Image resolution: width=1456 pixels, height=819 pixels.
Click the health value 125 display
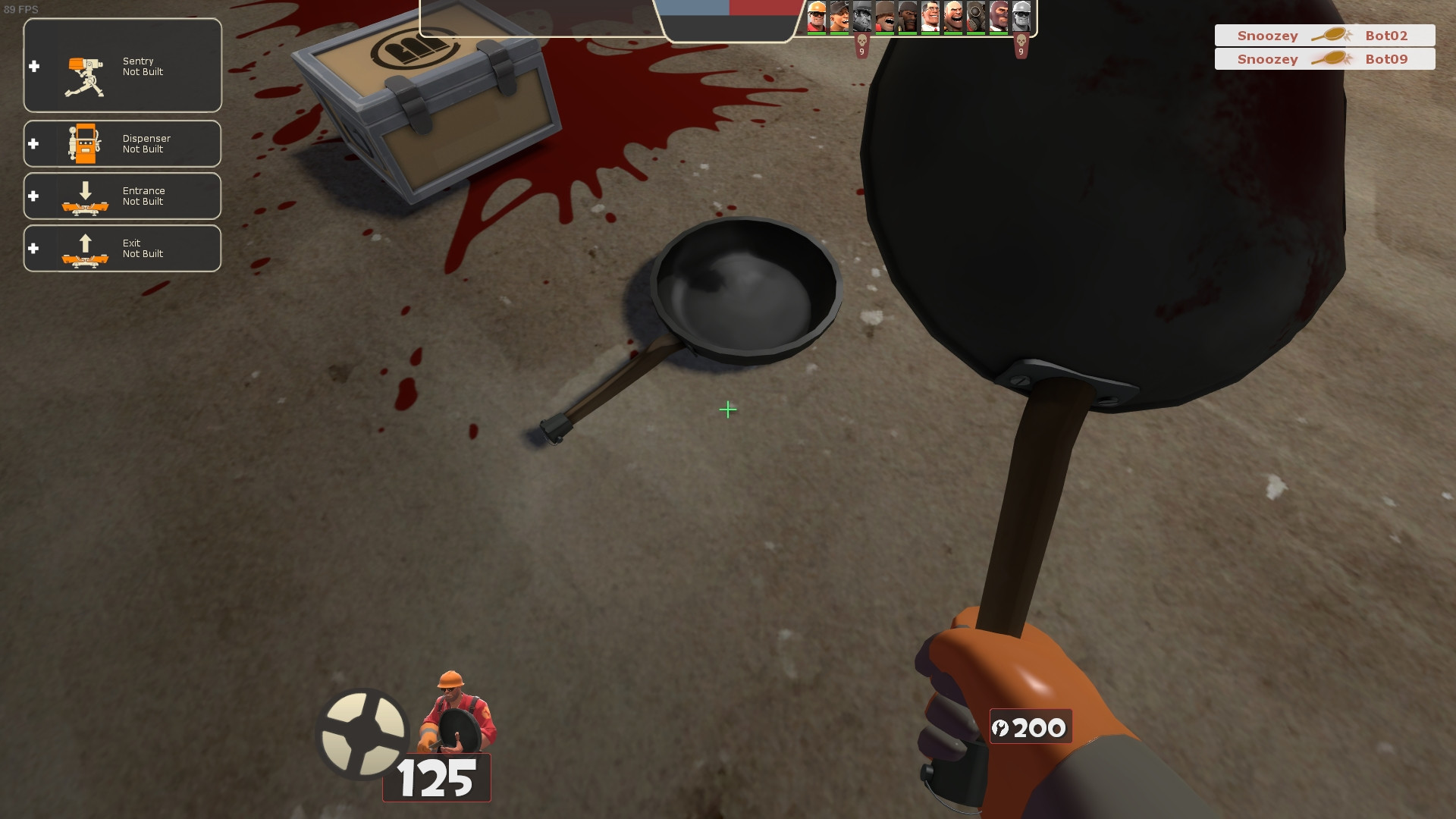click(437, 777)
